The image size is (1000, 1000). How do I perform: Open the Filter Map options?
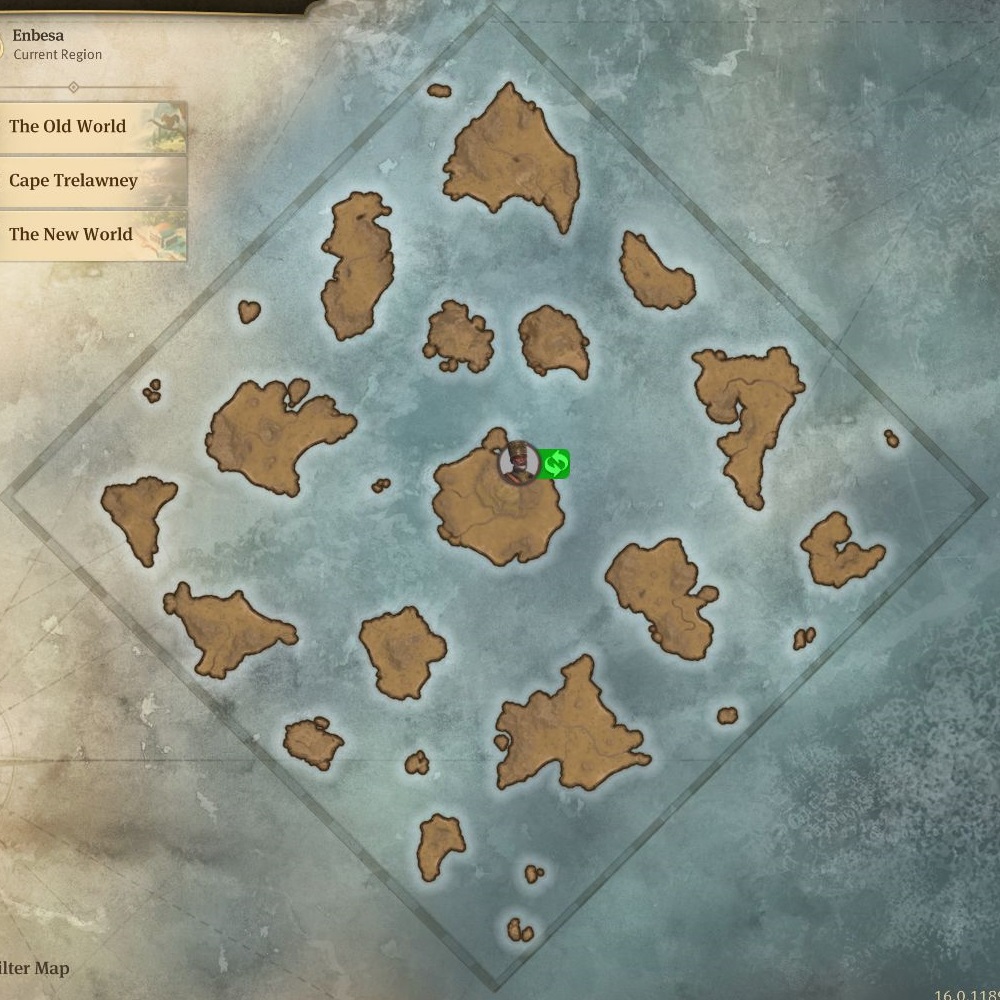pos(35,968)
